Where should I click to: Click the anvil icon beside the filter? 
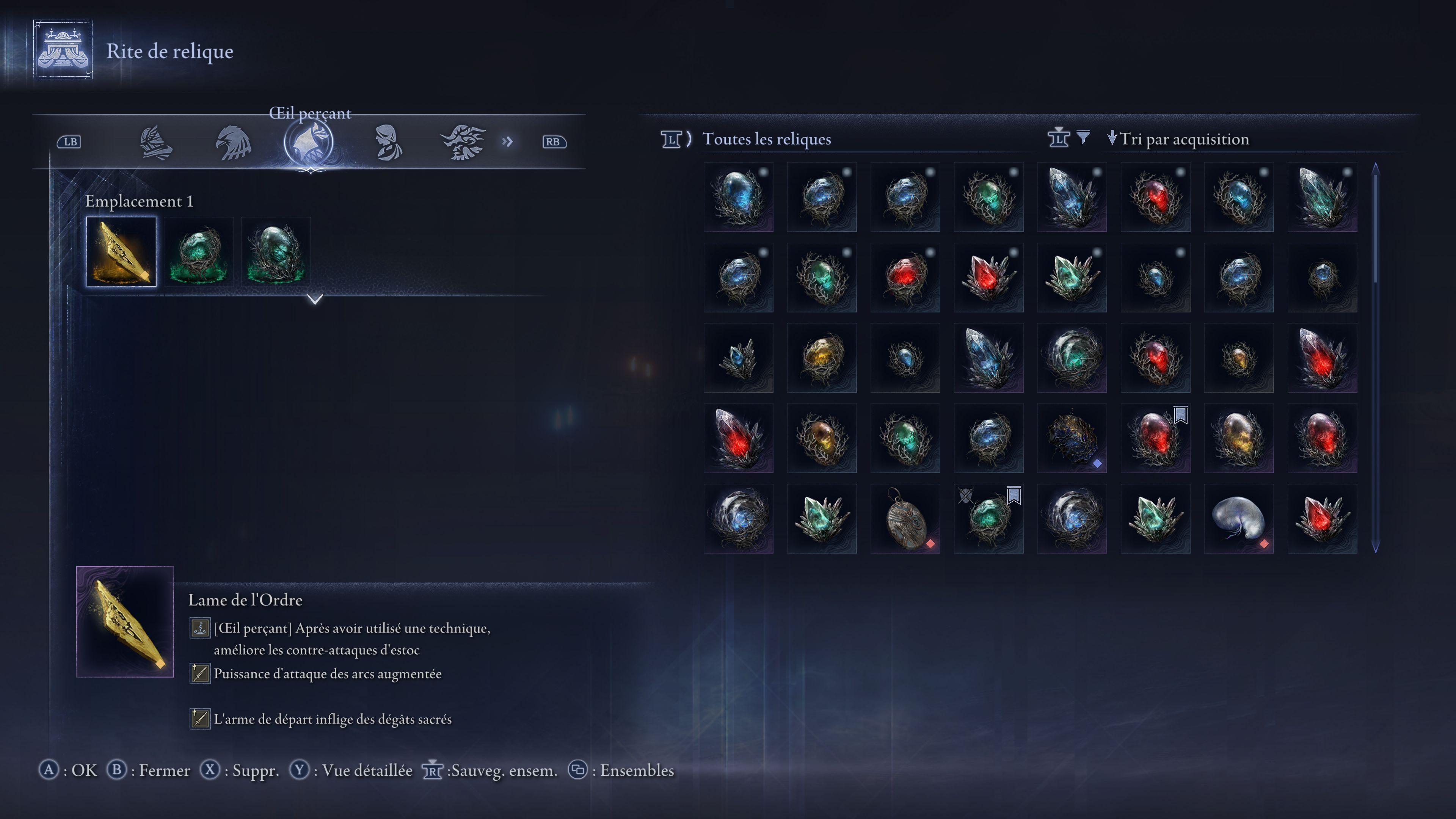coord(1059,139)
